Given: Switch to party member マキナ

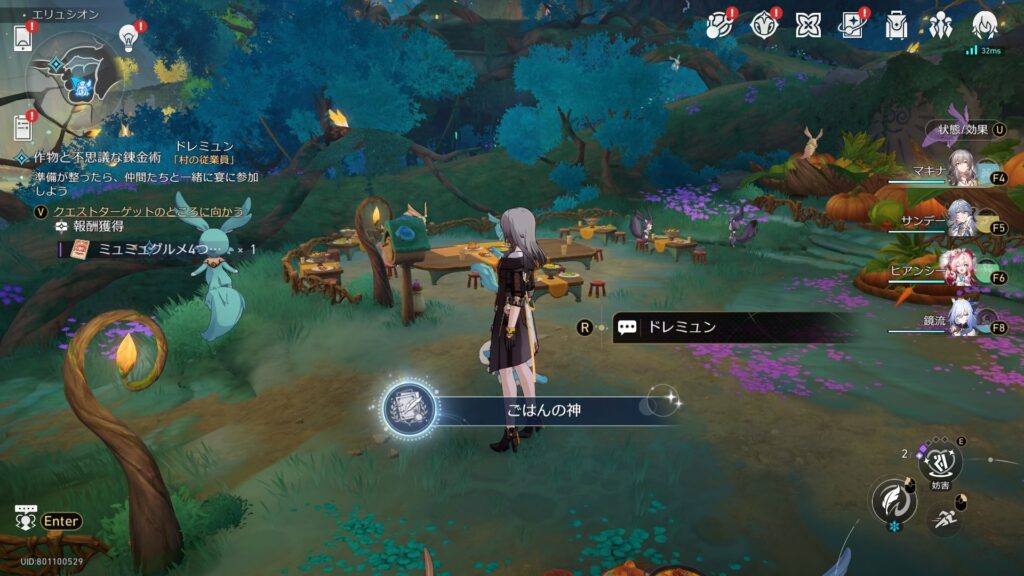Looking at the screenshot, I should 962,172.
